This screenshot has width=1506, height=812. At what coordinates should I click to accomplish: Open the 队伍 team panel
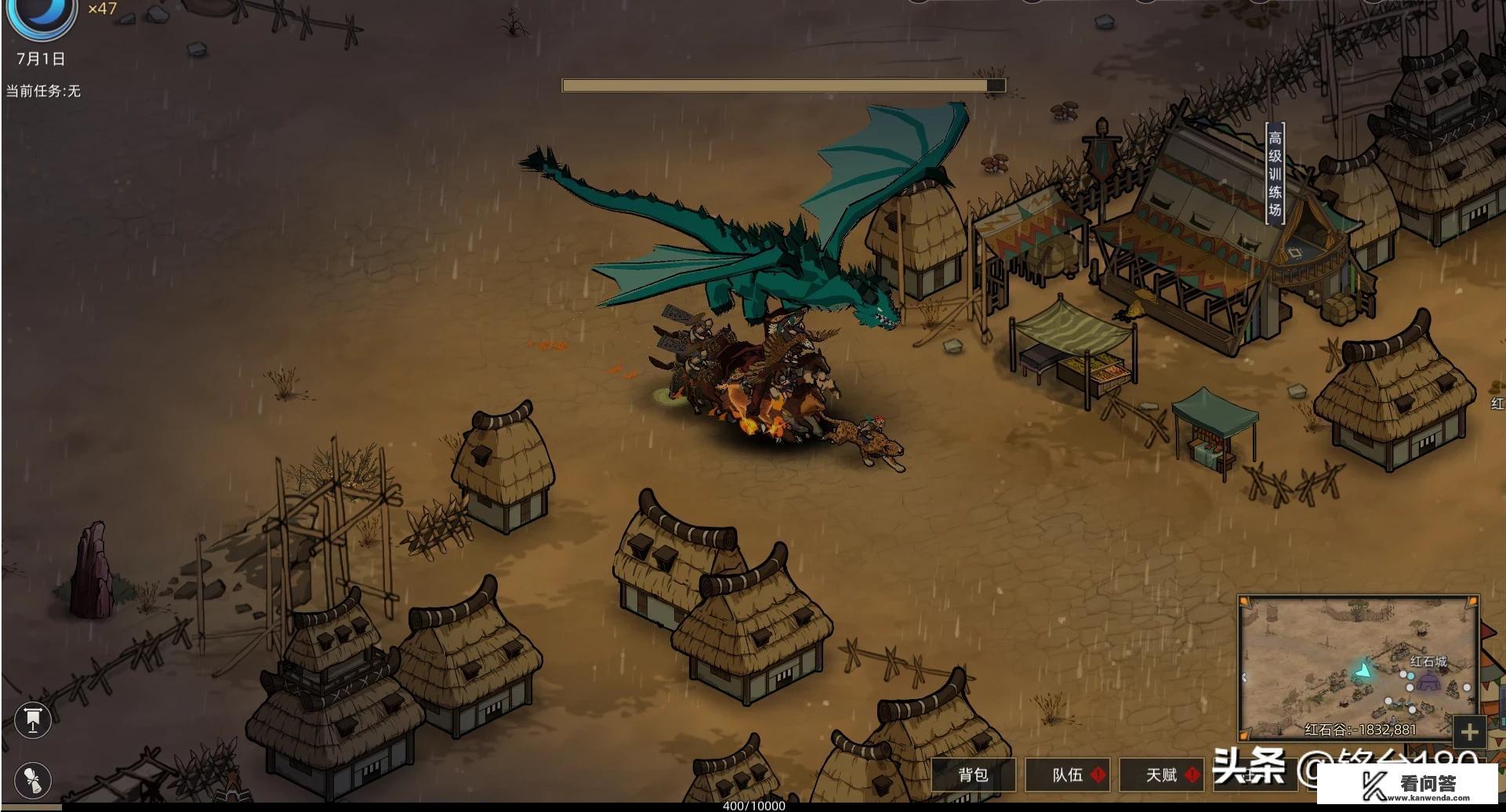tap(1068, 775)
